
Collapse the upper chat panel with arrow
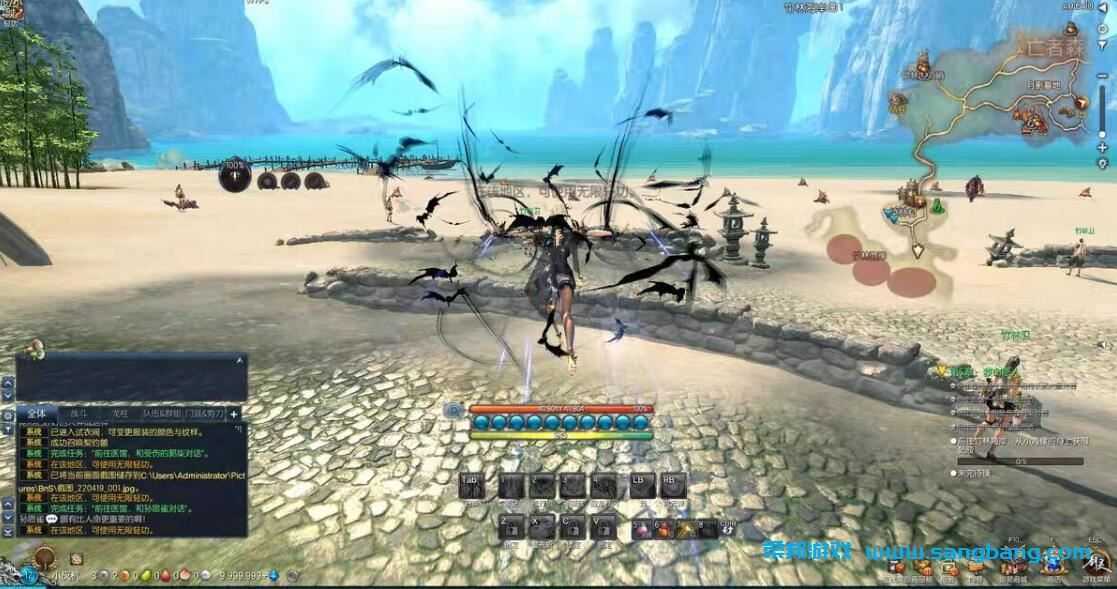point(240,359)
